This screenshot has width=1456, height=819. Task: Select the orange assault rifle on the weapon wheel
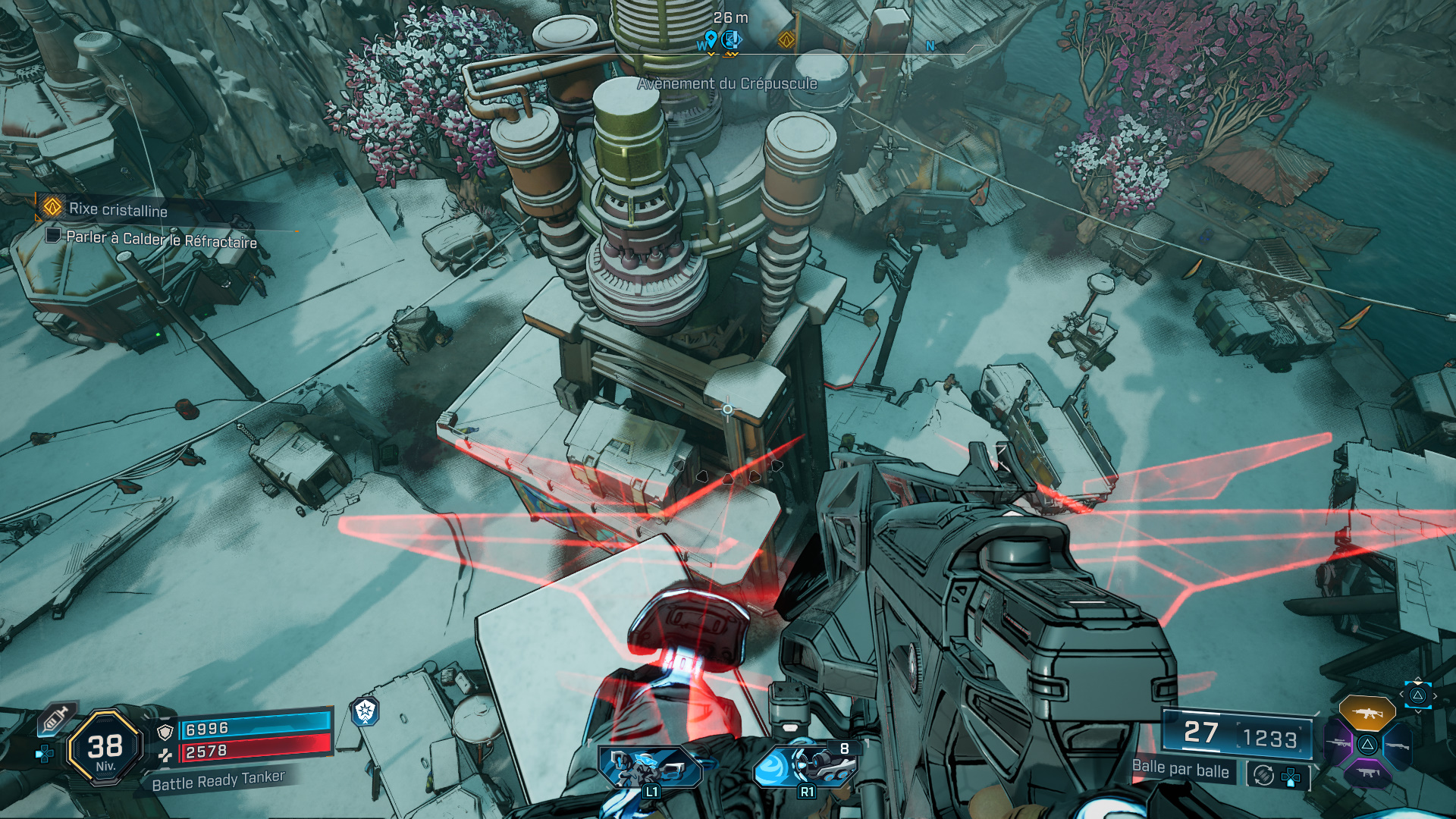pos(1367,713)
